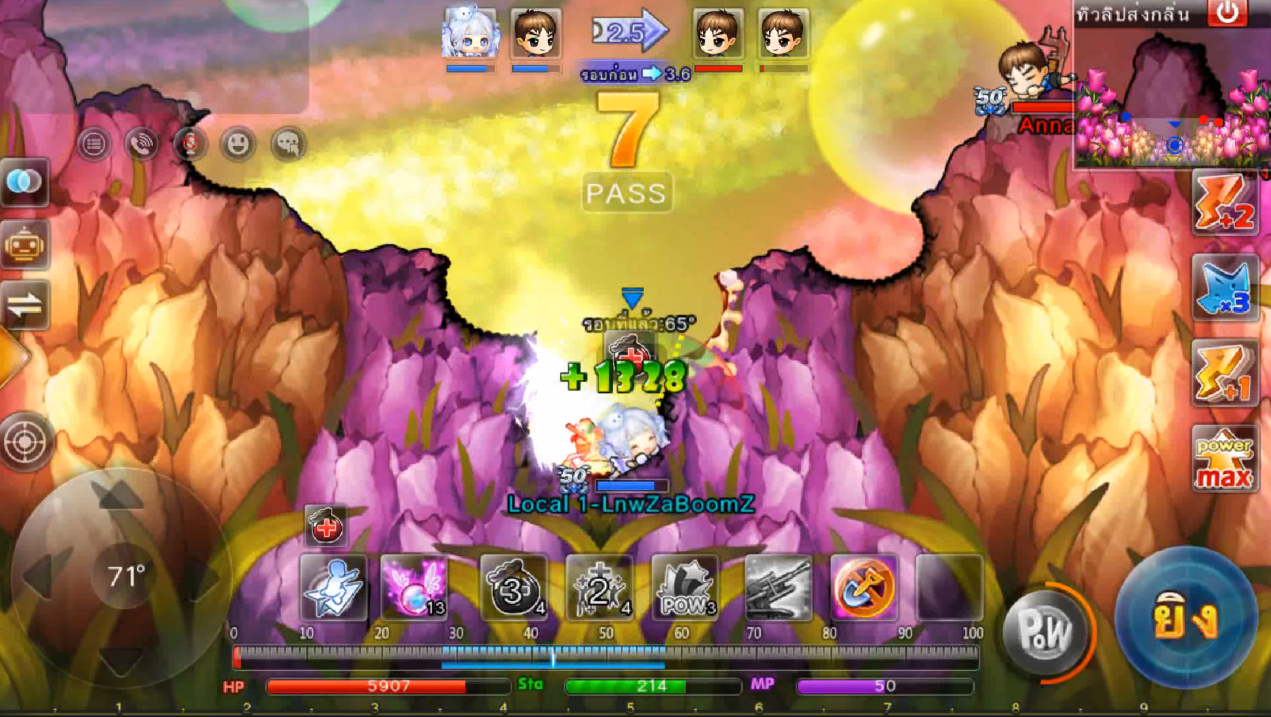Viewport: 1271px width, 717px height.
Task: Select the bomb skill marked 3
Action: pos(513,589)
